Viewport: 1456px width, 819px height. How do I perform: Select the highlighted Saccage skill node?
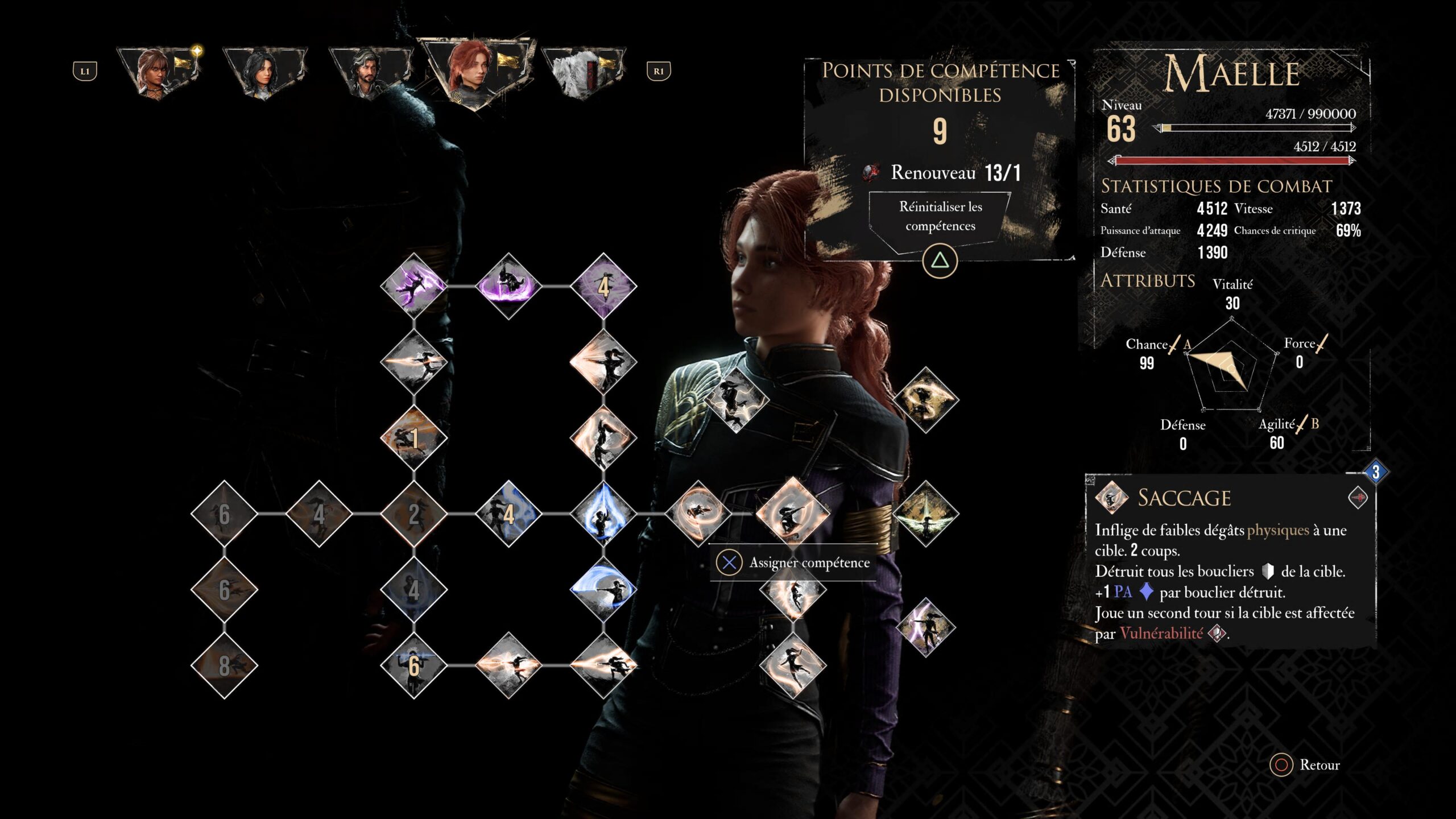[x=793, y=514]
